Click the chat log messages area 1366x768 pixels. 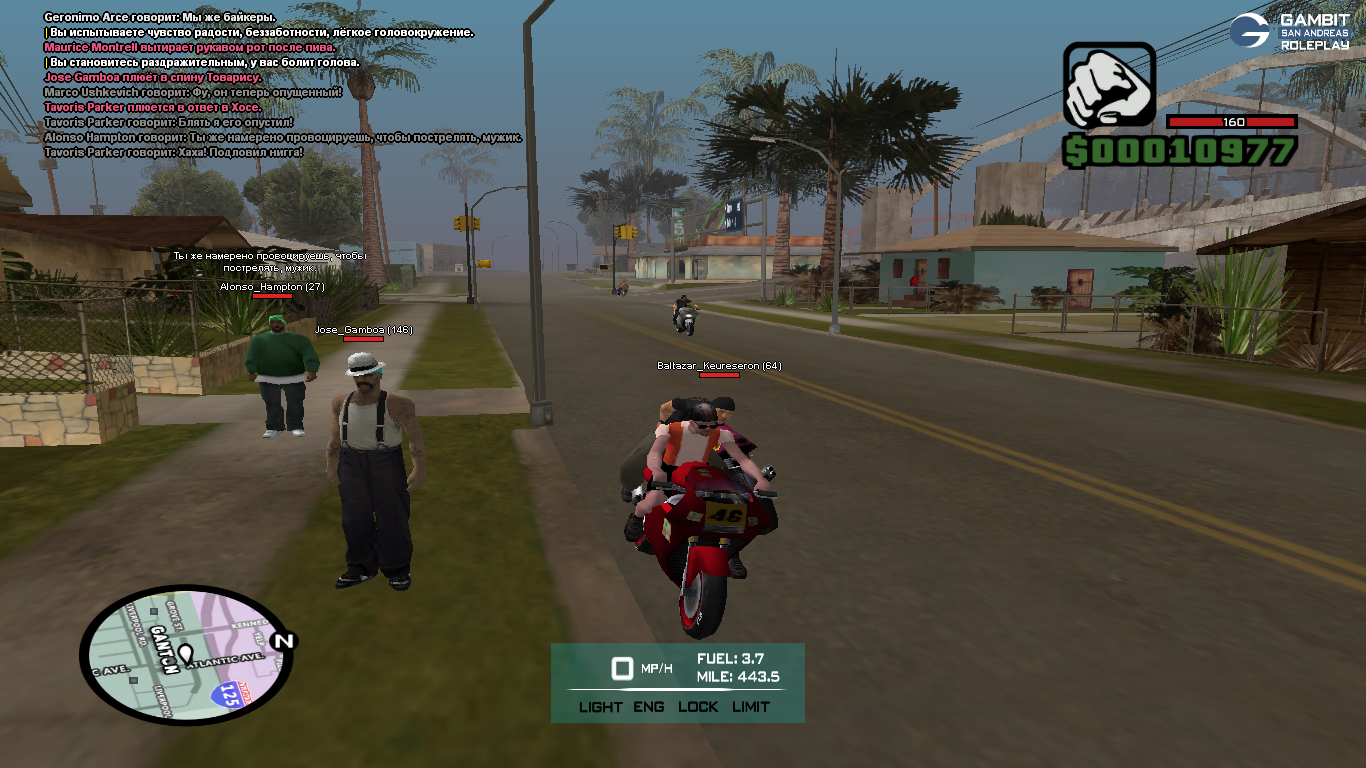click(x=280, y=85)
